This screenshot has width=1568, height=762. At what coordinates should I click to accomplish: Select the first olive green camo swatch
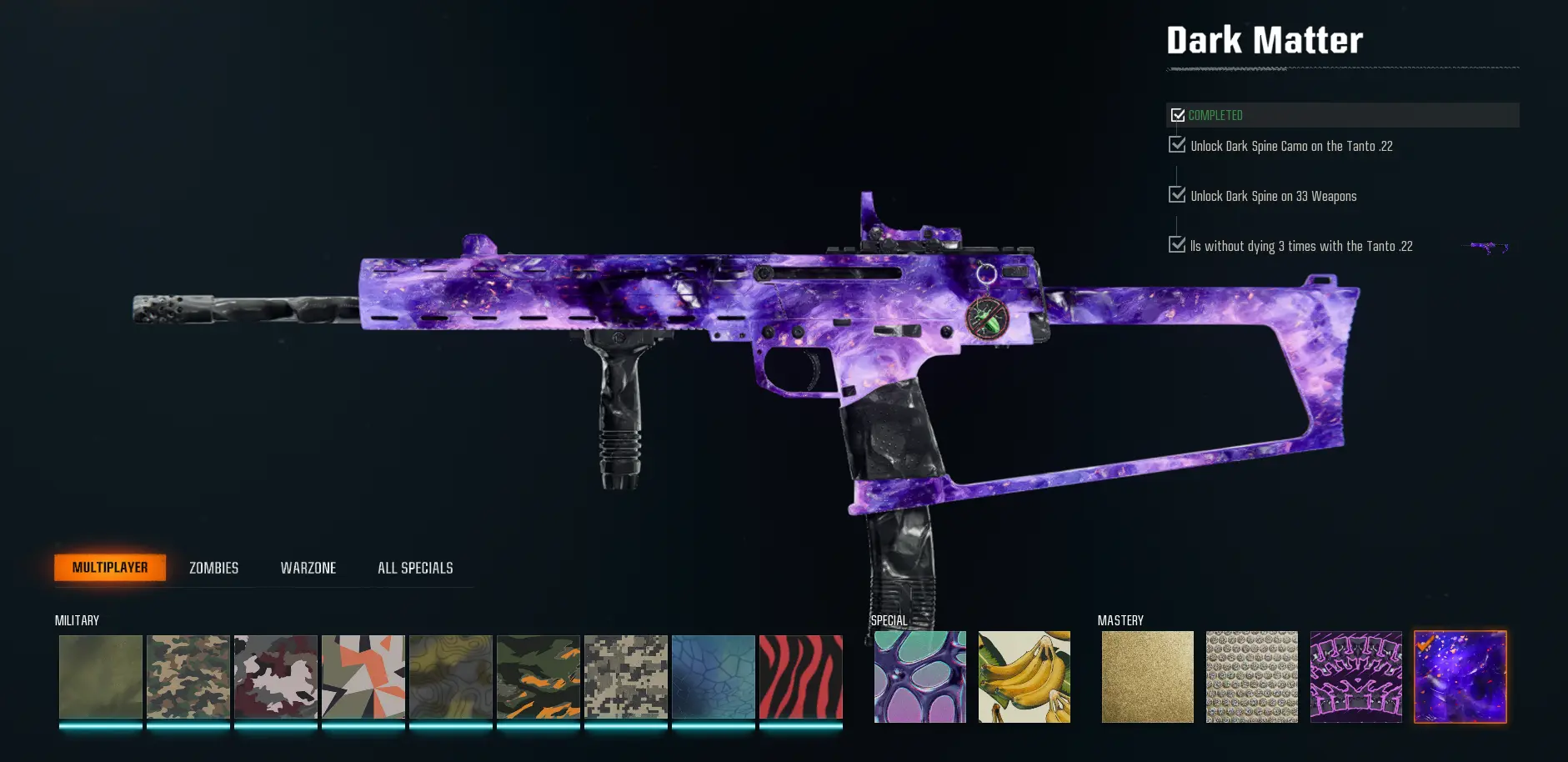pos(100,677)
